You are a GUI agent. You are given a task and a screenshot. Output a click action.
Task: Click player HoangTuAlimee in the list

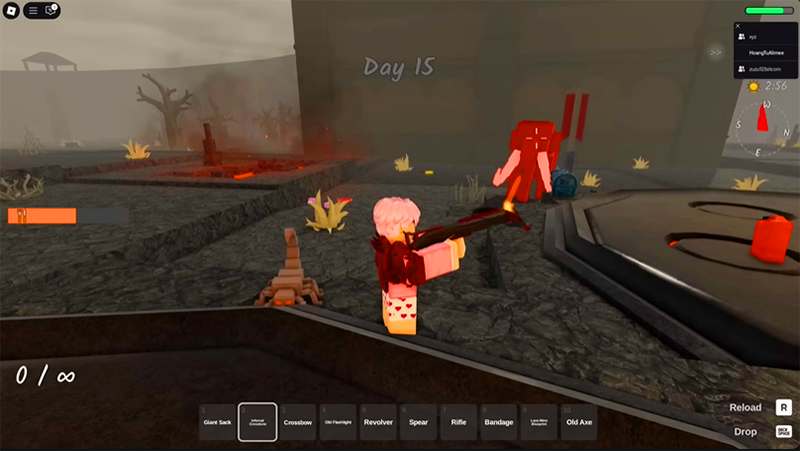click(766, 52)
